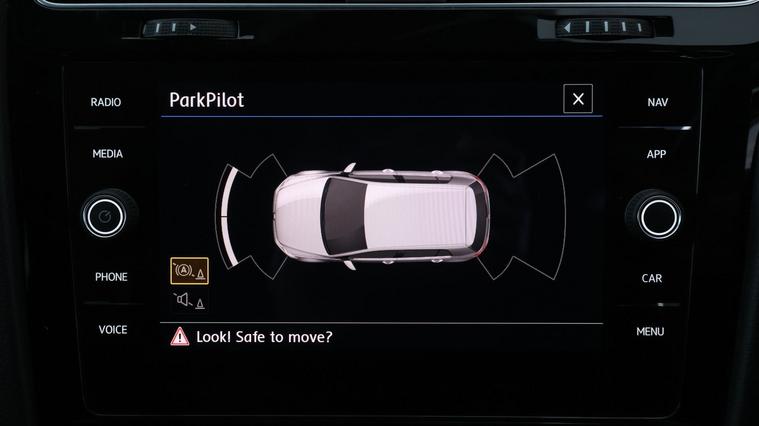Image resolution: width=759 pixels, height=426 pixels.
Task: Switch to MEDIA
Action: [107, 154]
